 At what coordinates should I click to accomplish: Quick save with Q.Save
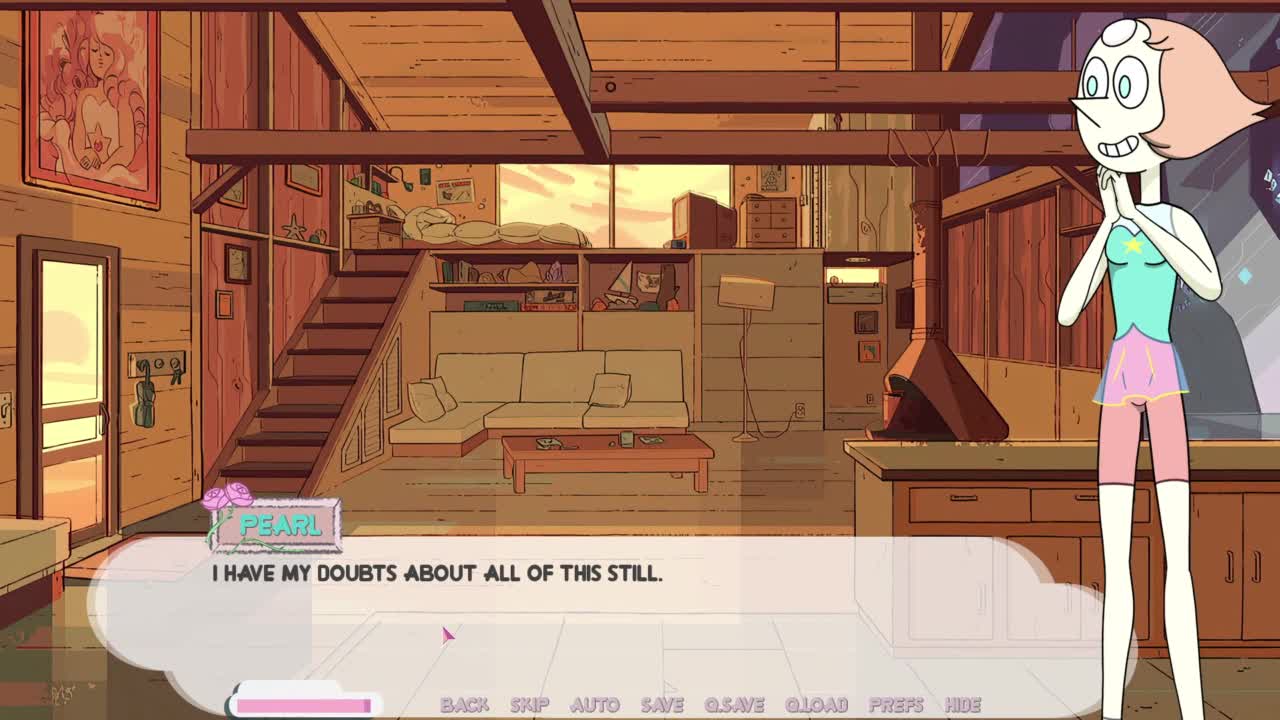click(734, 705)
